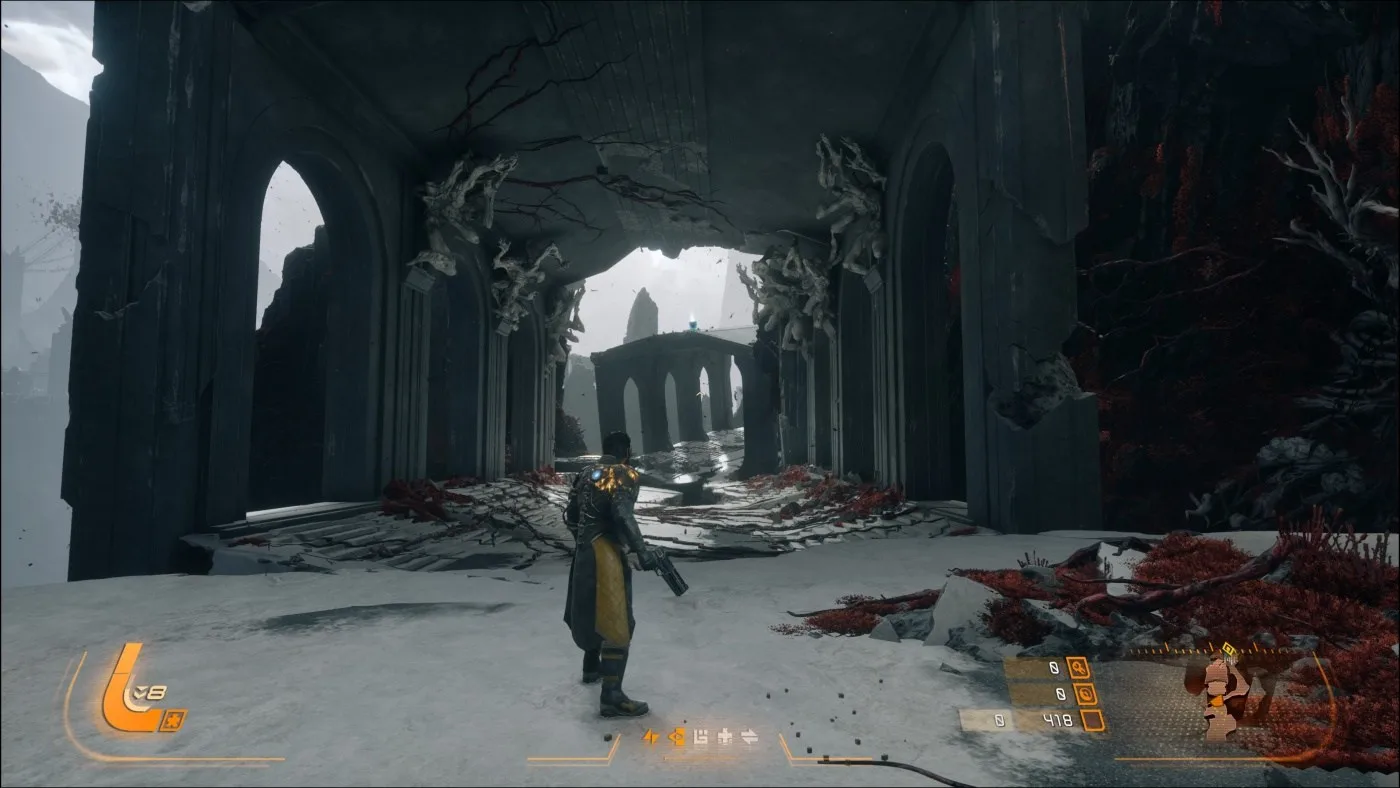Click the yellow diamond marker on the compass

pyautogui.click(x=1228, y=649)
